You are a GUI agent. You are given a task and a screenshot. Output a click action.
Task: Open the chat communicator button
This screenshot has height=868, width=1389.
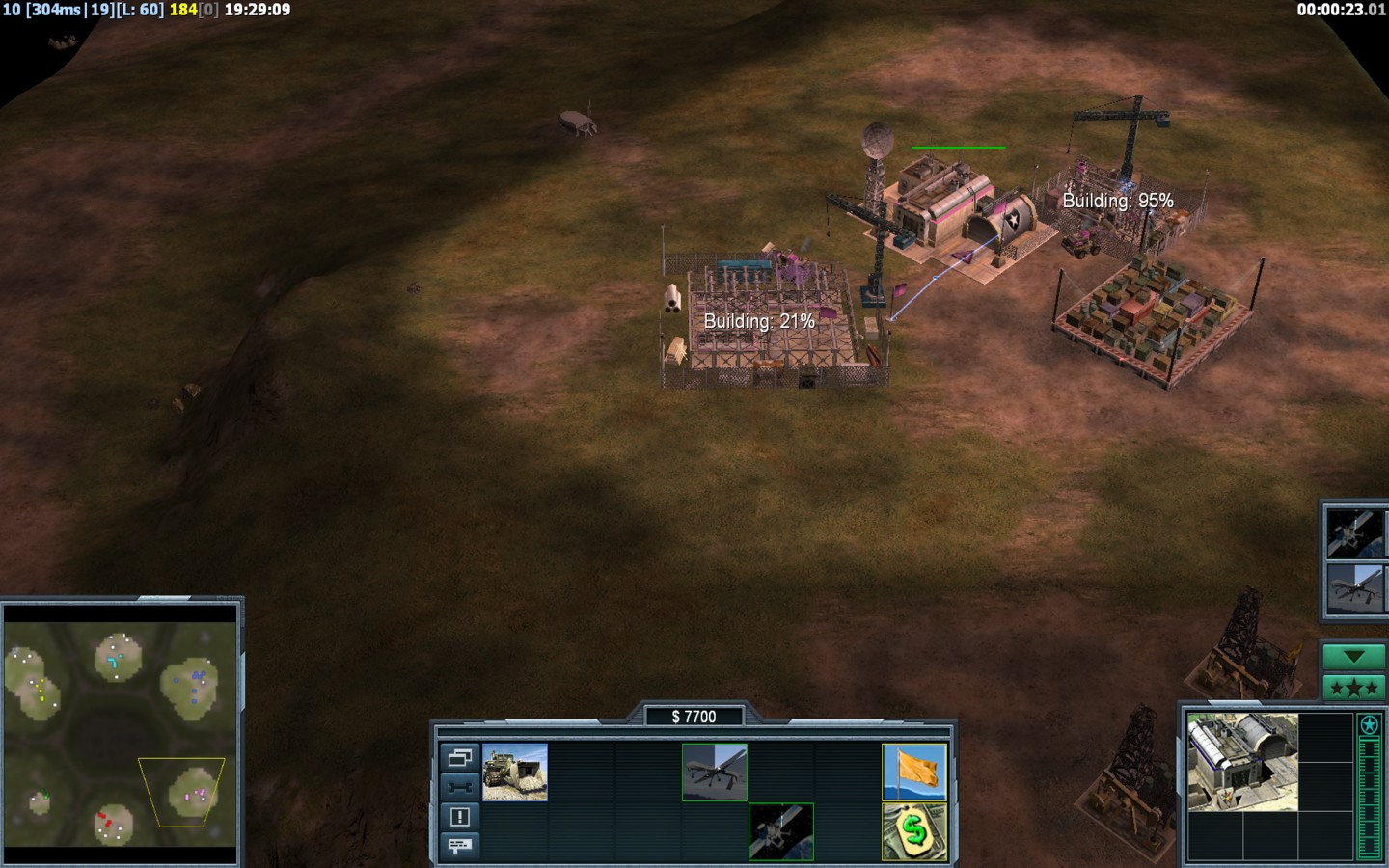tap(459, 846)
